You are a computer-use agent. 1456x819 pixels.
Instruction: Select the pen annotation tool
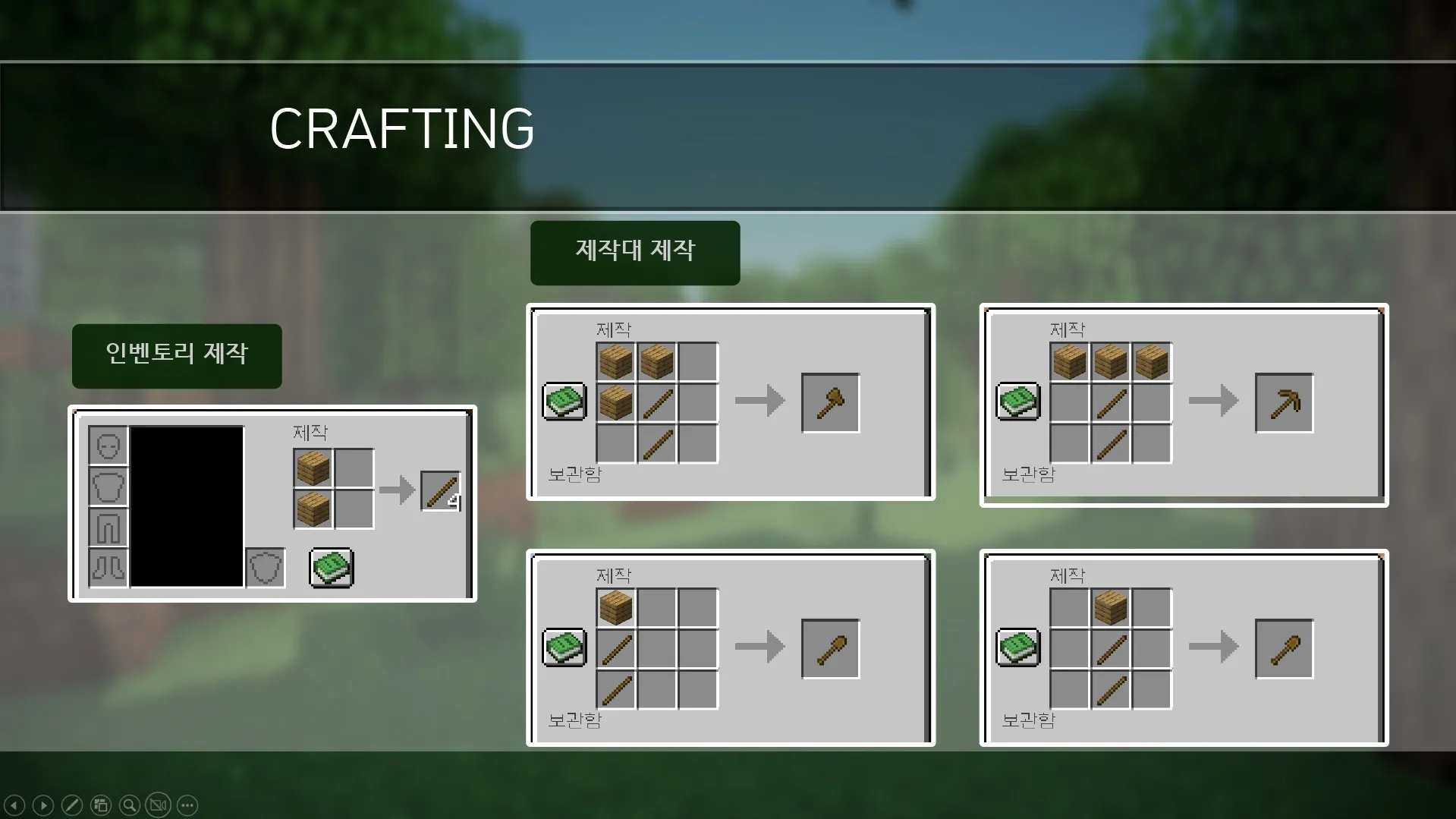(71, 805)
